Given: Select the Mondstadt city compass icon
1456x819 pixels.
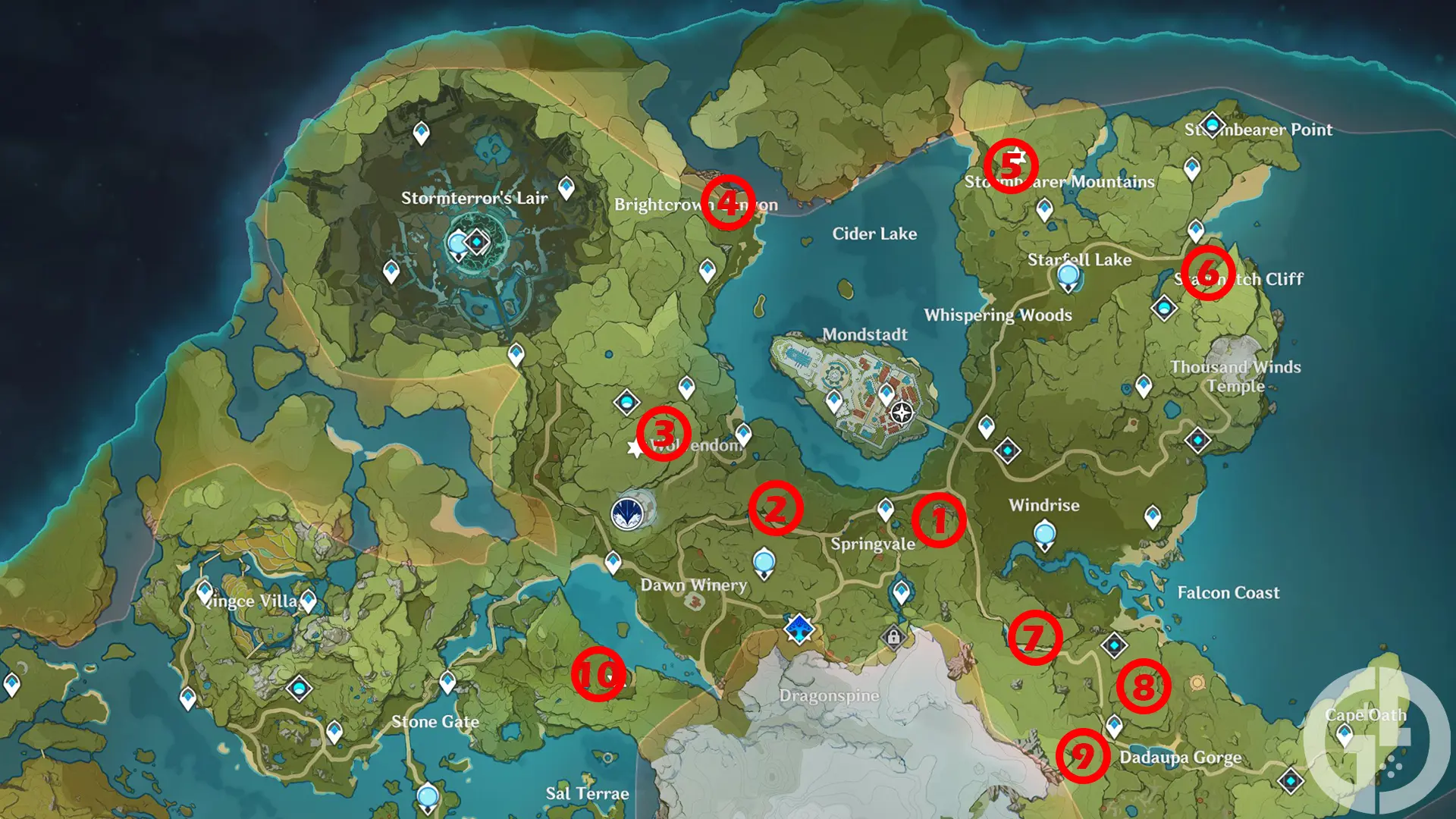Looking at the screenshot, I should (901, 414).
